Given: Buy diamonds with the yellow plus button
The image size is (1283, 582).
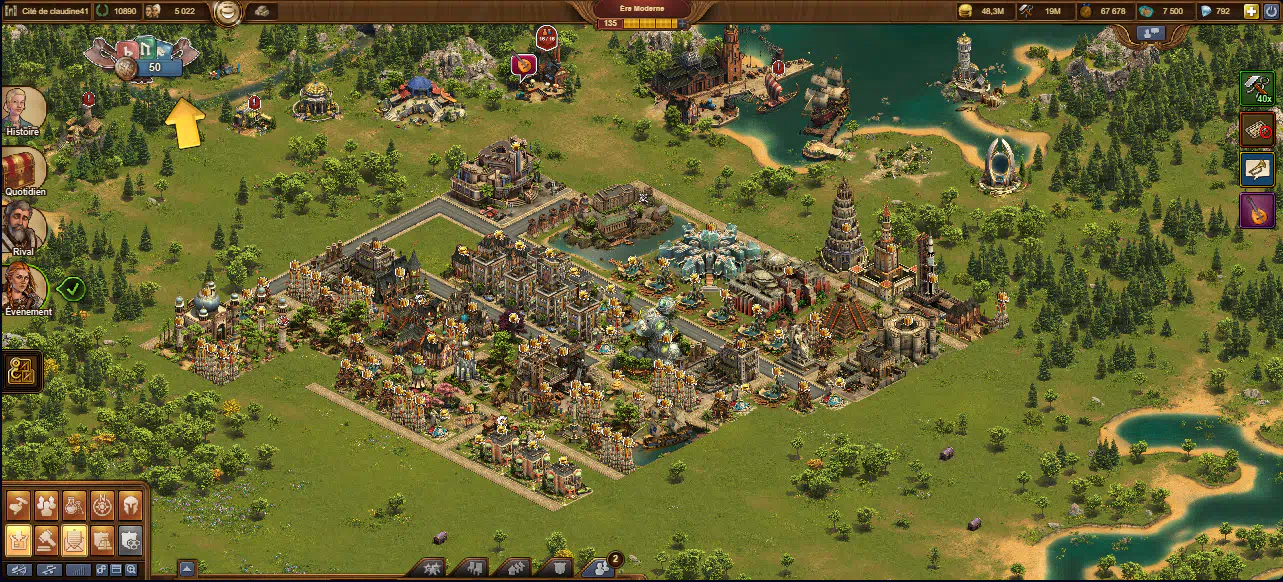Looking at the screenshot, I should click(1251, 11).
